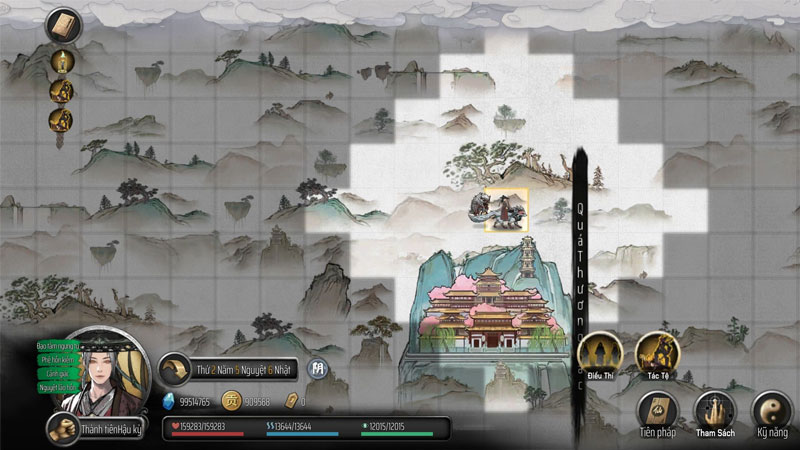Select the glowing candle statue icon
The width and height of the screenshot is (800, 450).
(61, 59)
